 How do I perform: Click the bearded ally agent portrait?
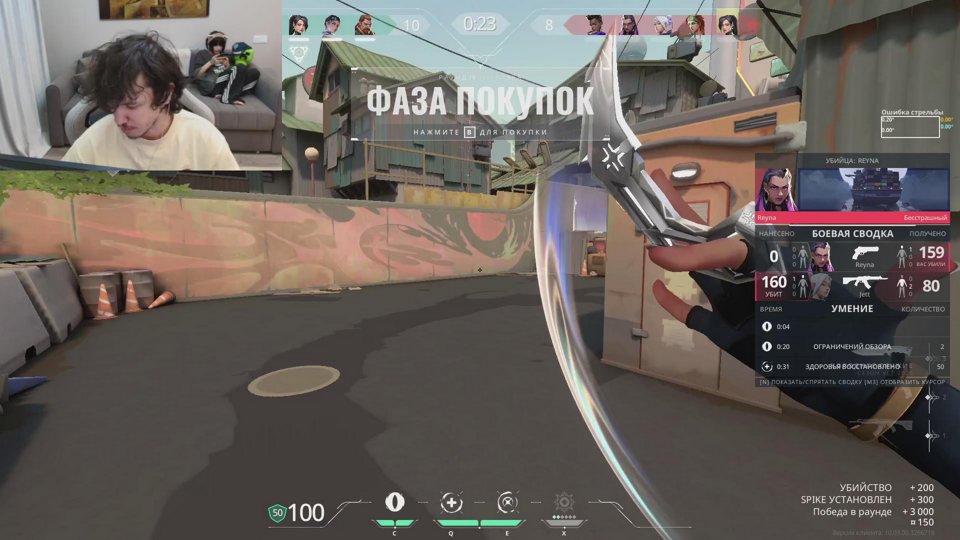364,25
